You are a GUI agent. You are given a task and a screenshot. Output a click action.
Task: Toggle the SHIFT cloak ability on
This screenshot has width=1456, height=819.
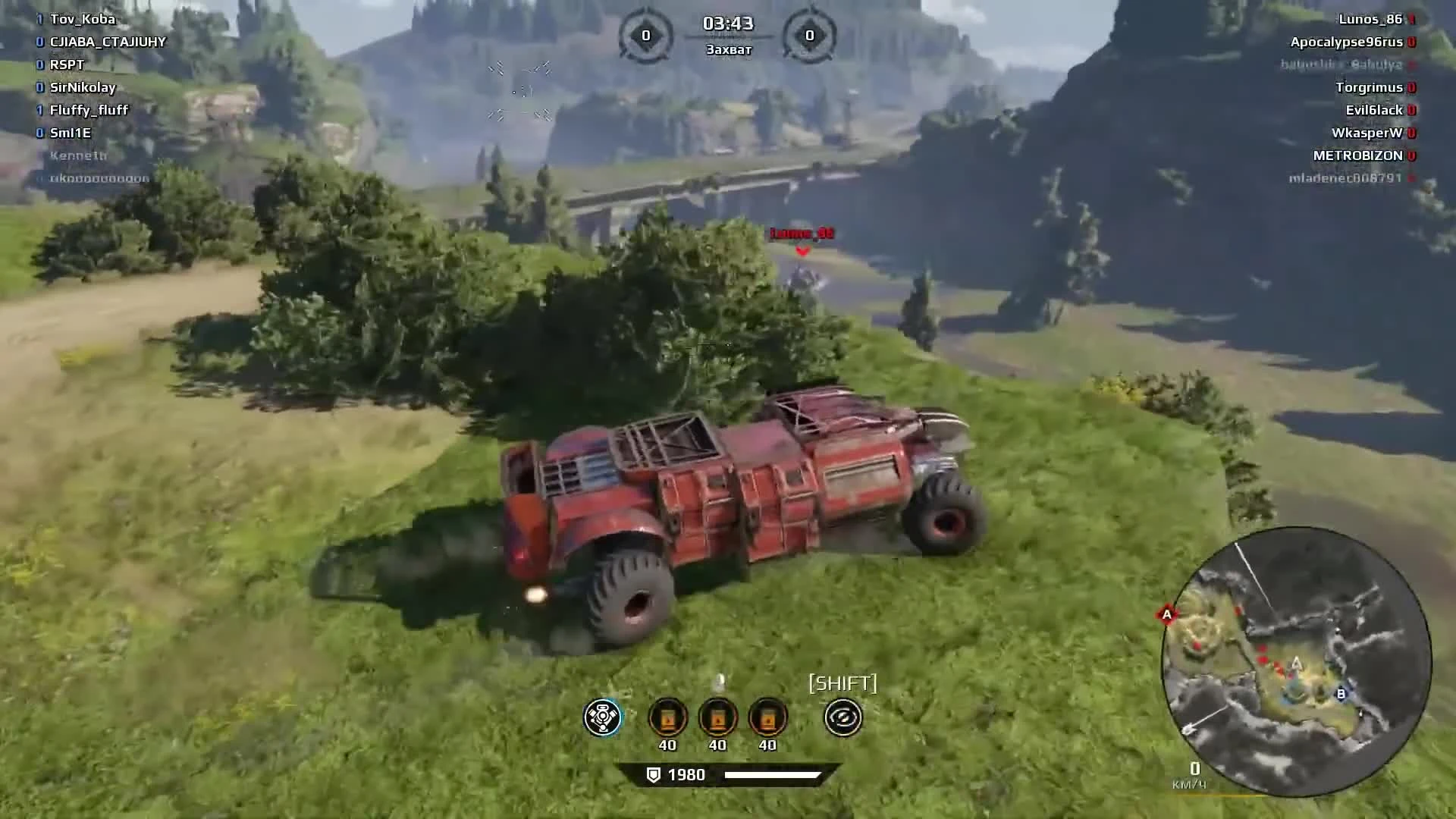(x=844, y=717)
